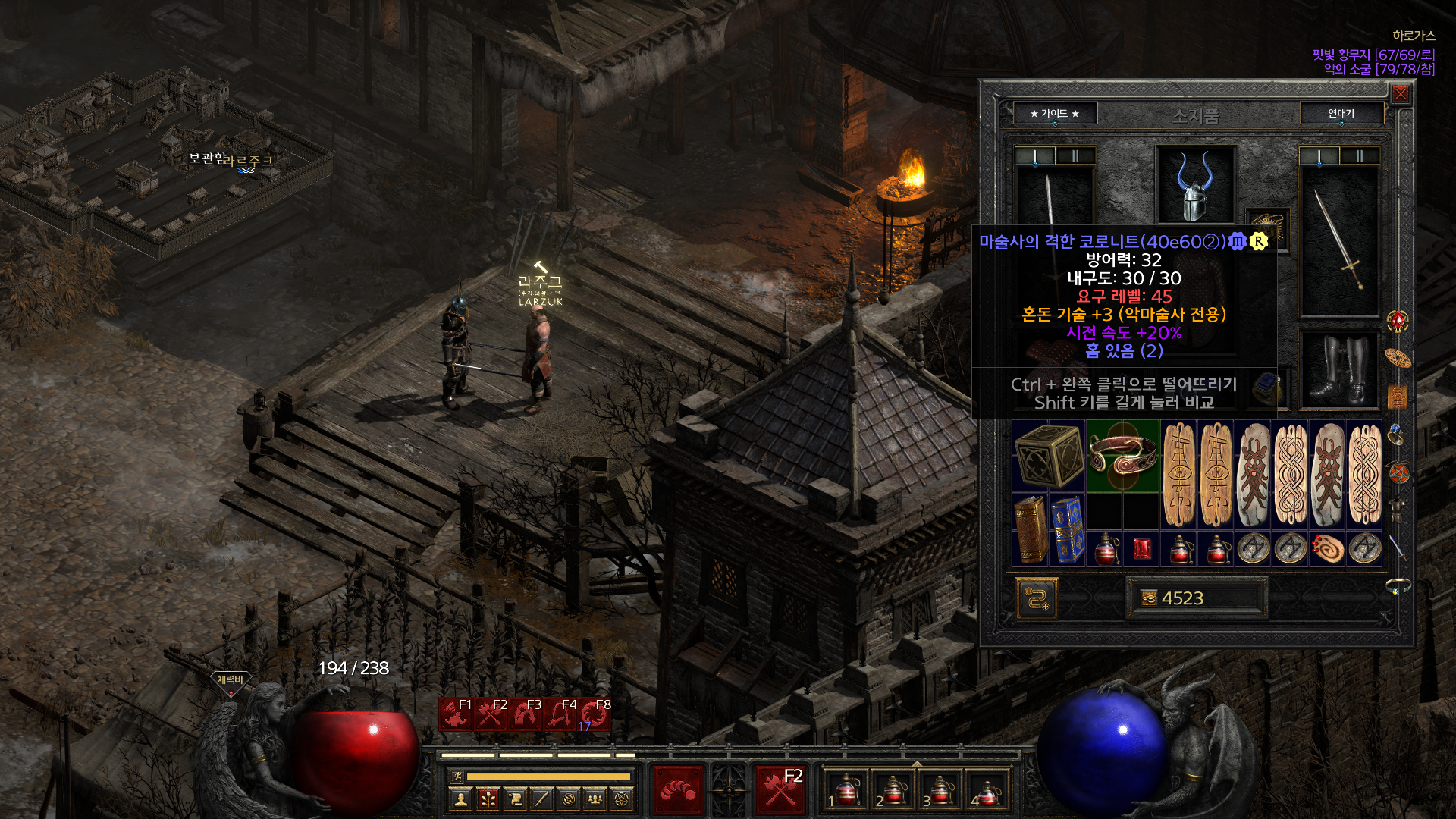Close the inventory panel
Viewport: 1456px width, 819px height.
point(1400,93)
